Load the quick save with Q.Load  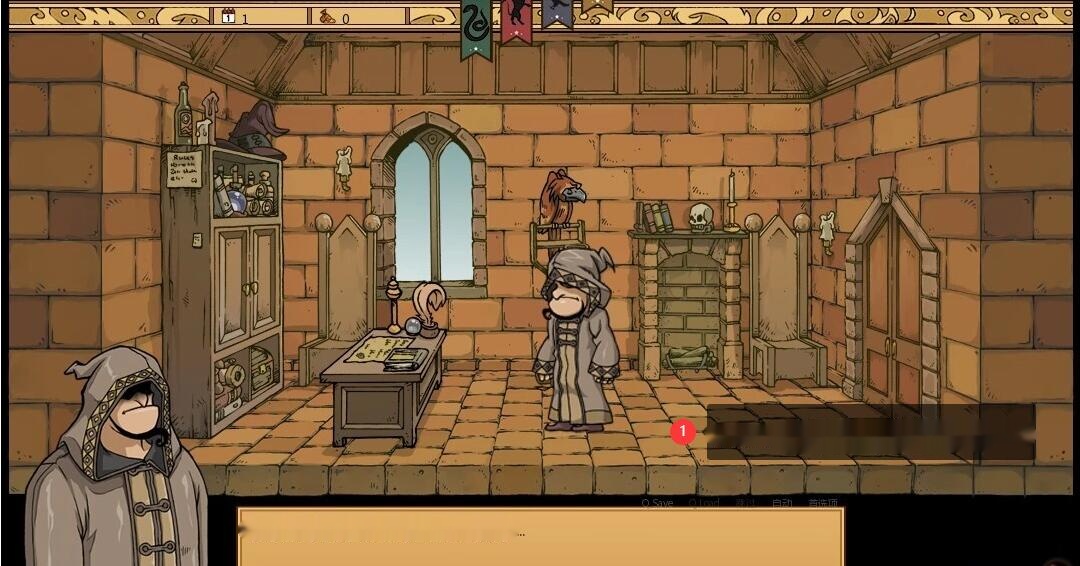tap(704, 503)
